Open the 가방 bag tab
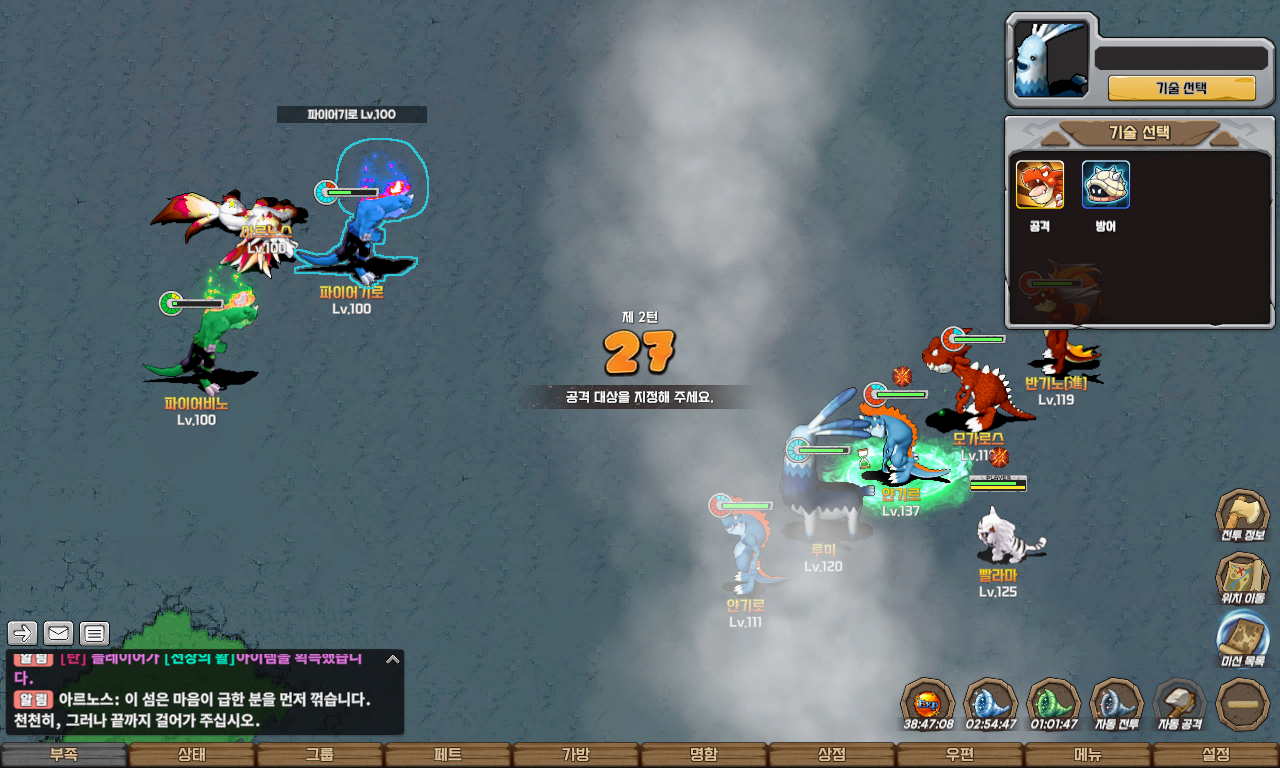This screenshot has width=1280, height=768. [x=576, y=755]
